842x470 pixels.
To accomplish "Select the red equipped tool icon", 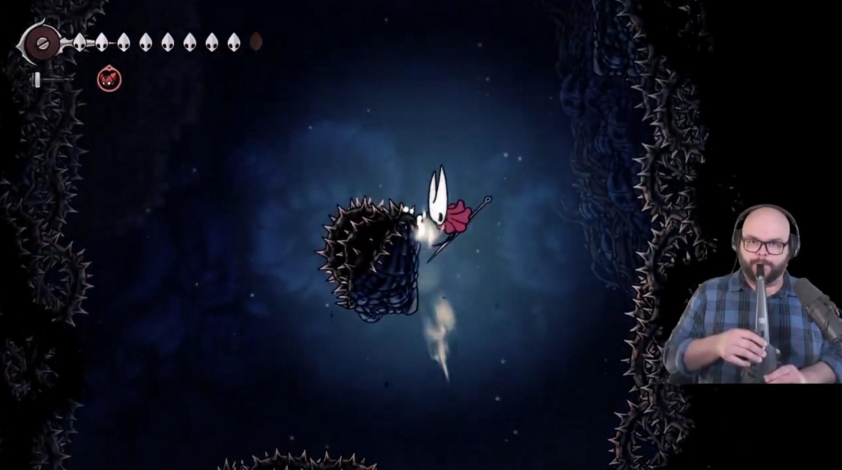I will pos(107,77).
